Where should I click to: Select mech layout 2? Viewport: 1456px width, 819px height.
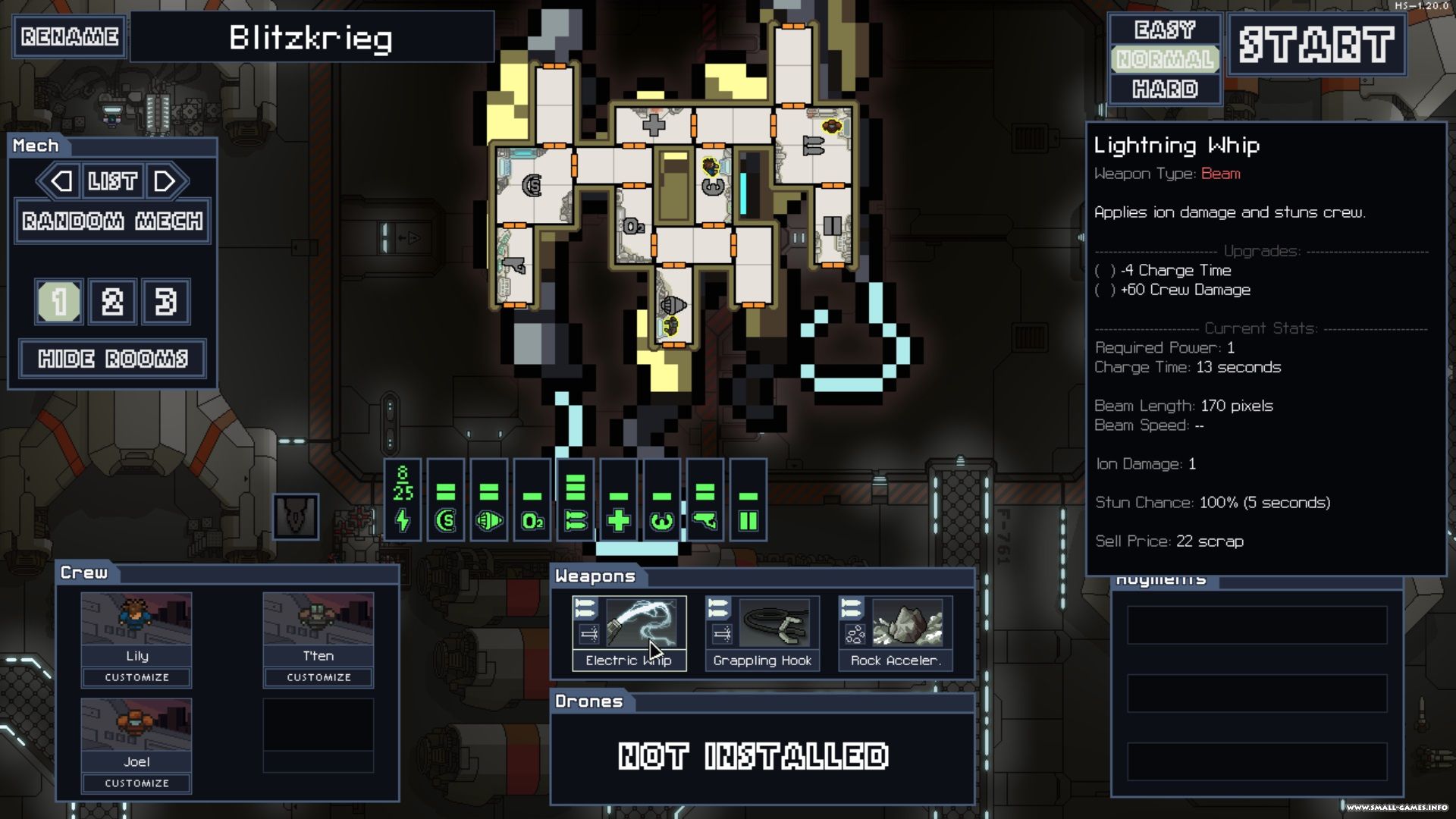(112, 302)
